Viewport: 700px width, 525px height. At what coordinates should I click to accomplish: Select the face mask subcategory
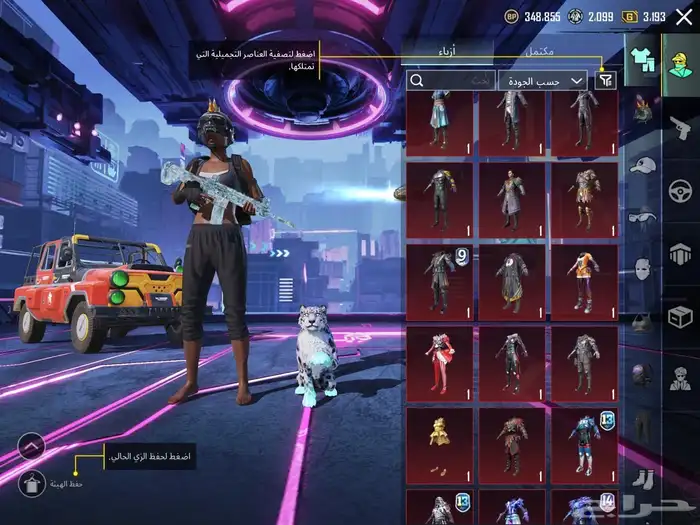pyautogui.click(x=642, y=268)
